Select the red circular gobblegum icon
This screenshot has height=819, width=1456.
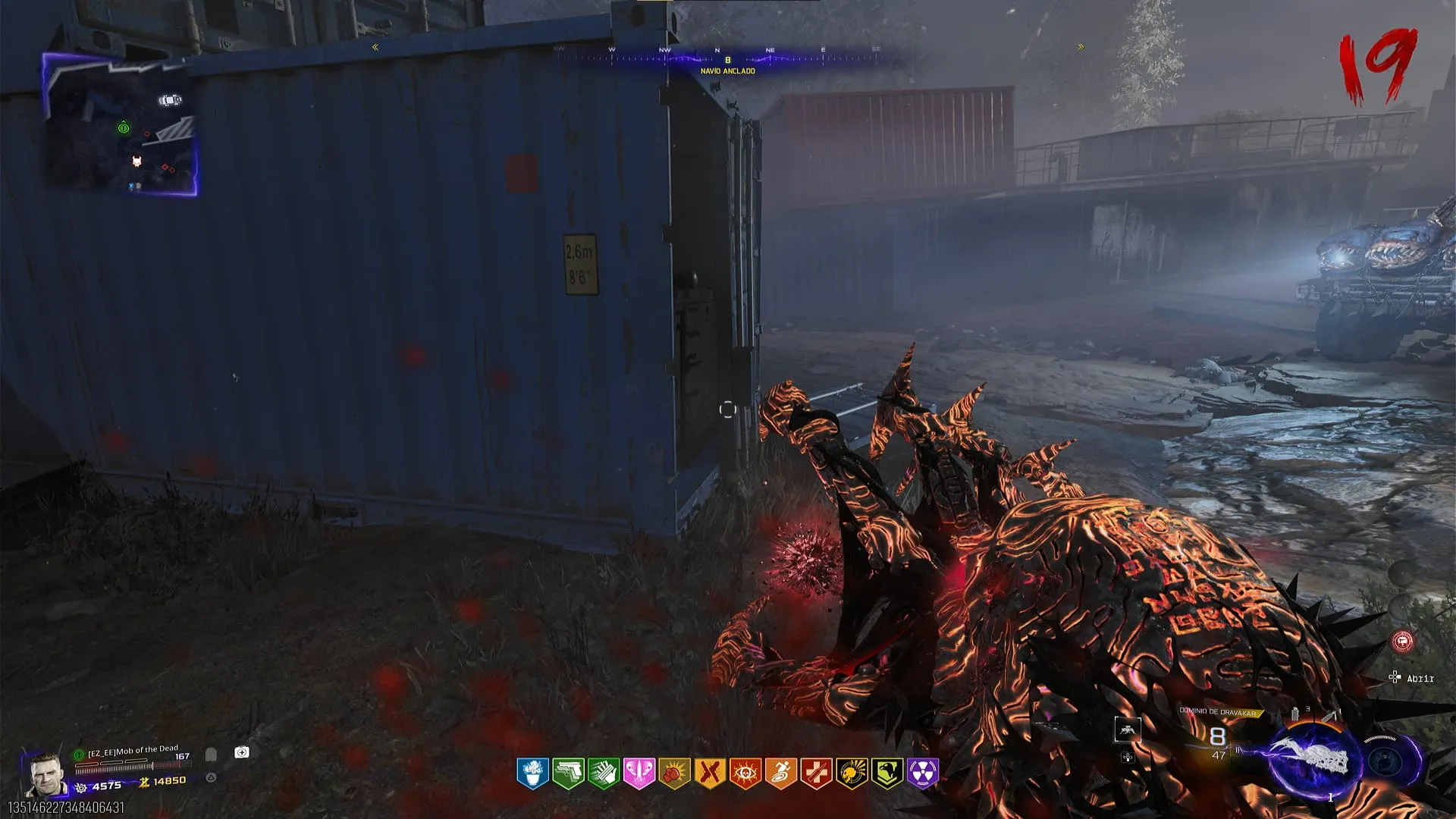(1403, 642)
